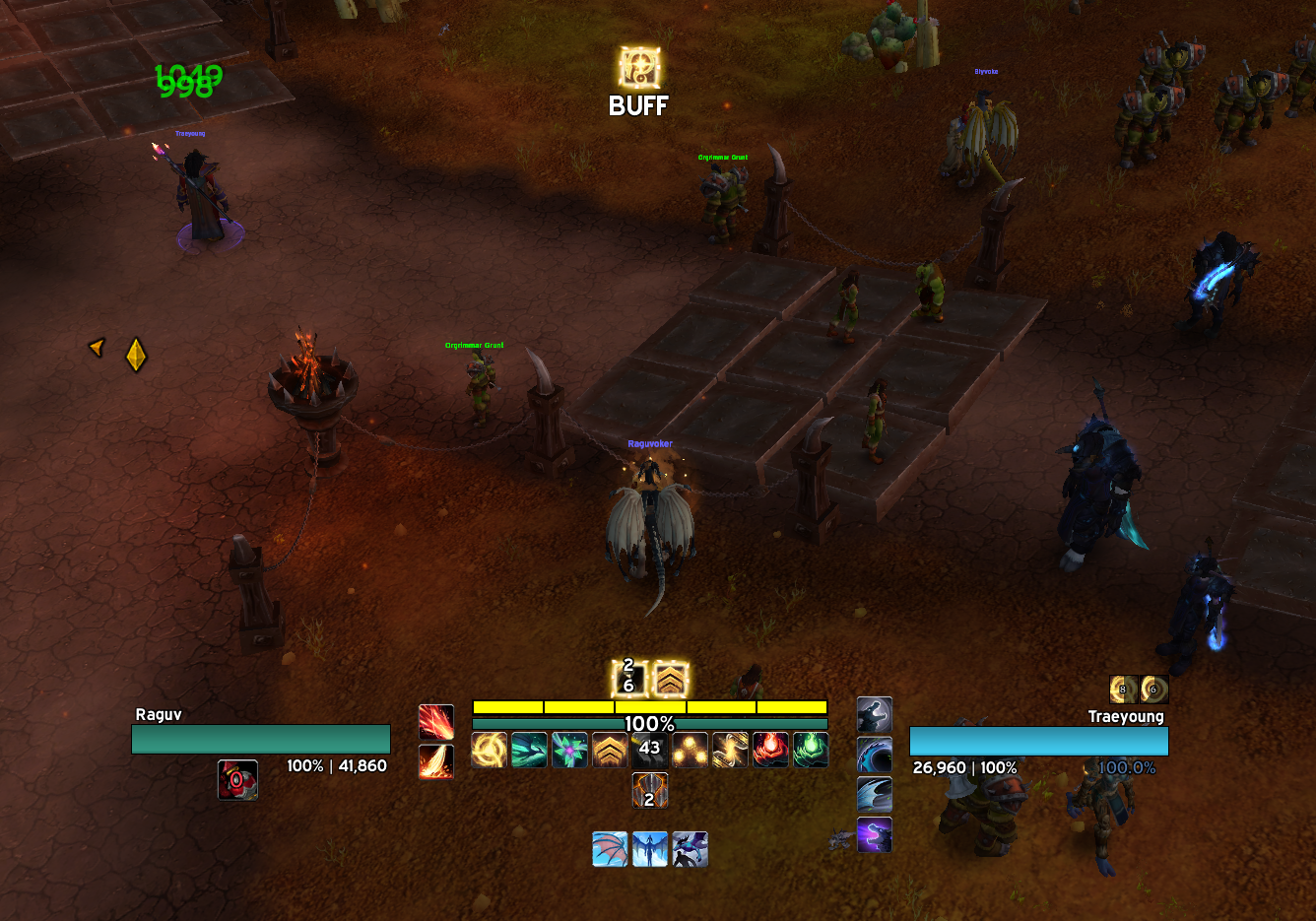Activate the red fire burst ability

[x=436, y=722]
